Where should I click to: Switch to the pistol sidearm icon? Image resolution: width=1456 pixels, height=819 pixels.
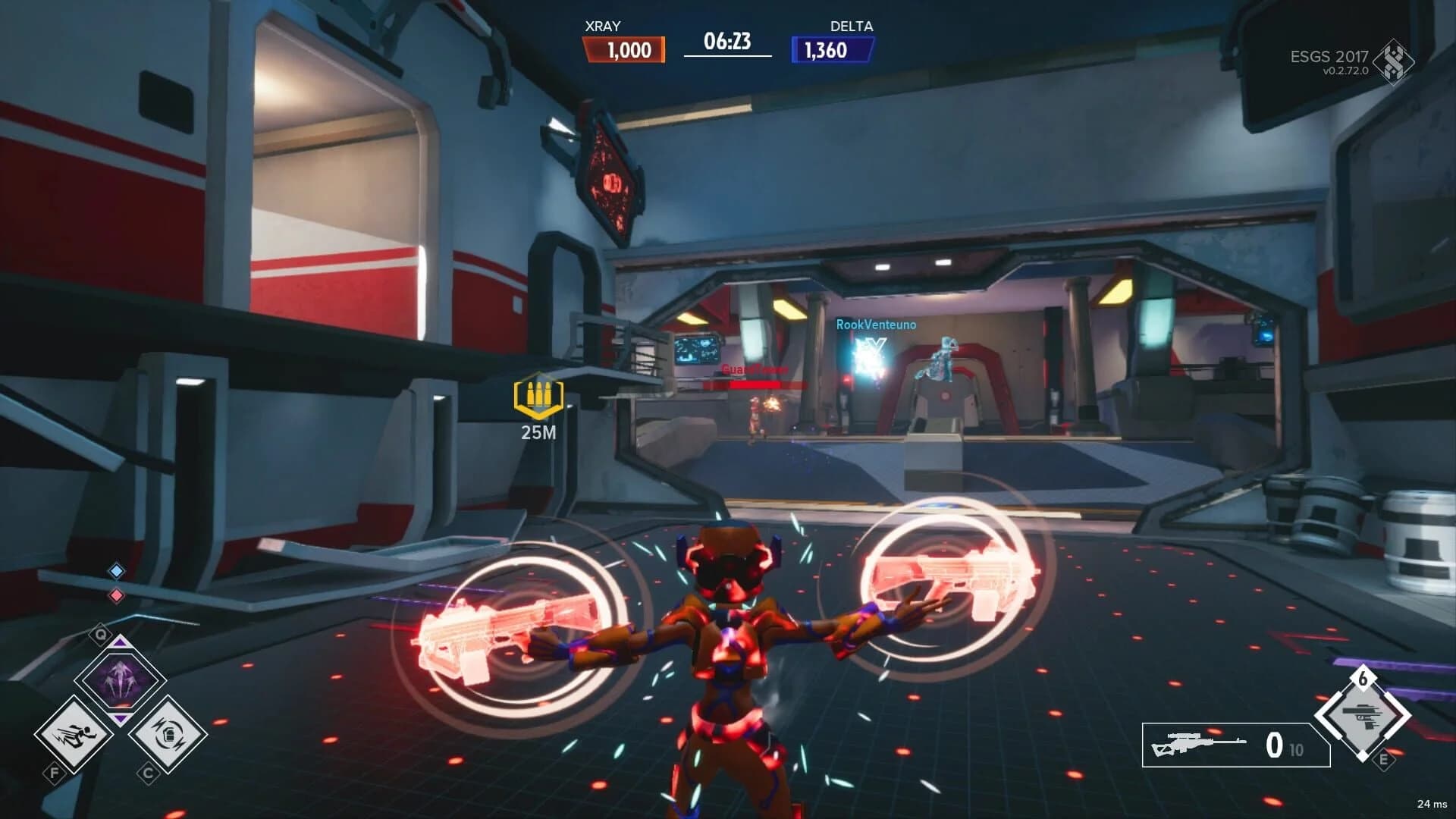pyautogui.click(x=1363, y=715)
